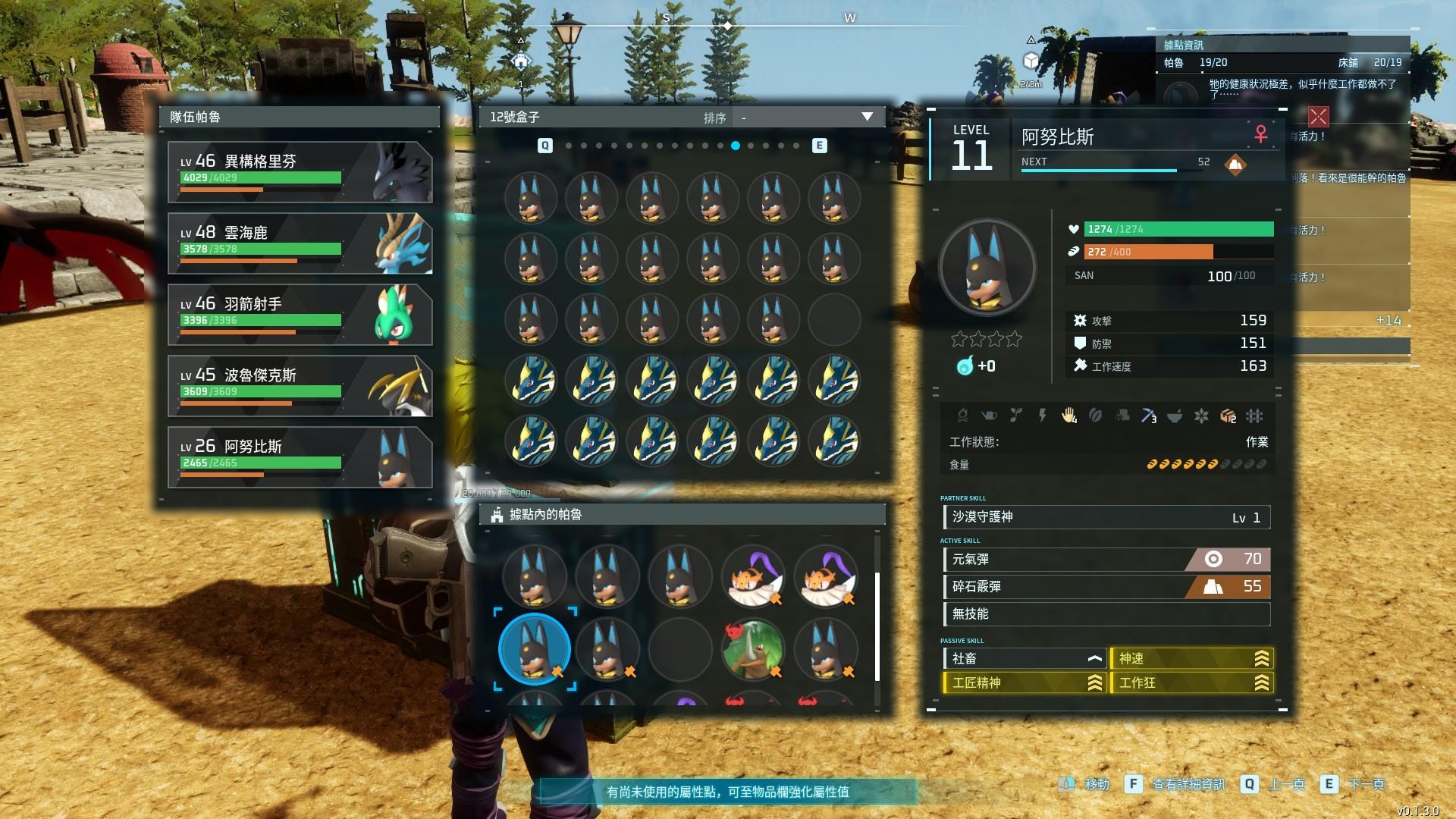View the 神速 passive skill
Screen dimensions: 1456x819
point(1191,659)
